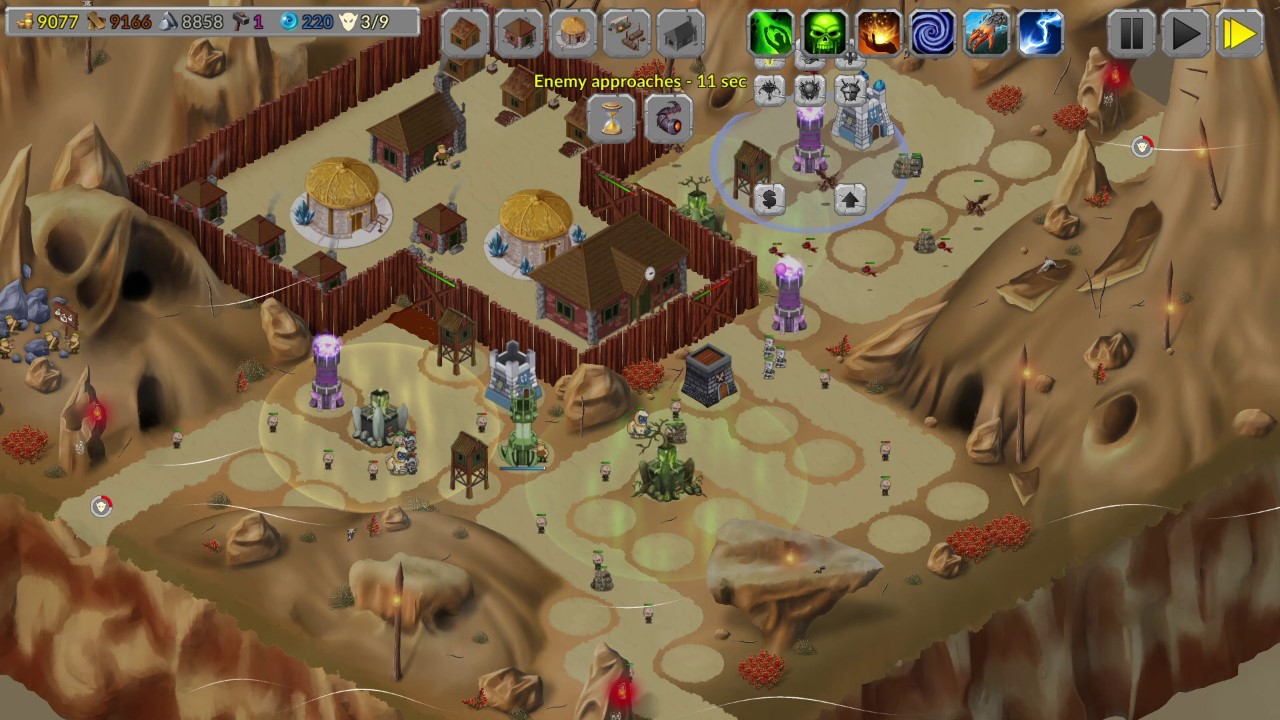The height and width of the screenshot is (720, 1280).
Task: Choose the armor tower upgrade
Action: [848, 89]
